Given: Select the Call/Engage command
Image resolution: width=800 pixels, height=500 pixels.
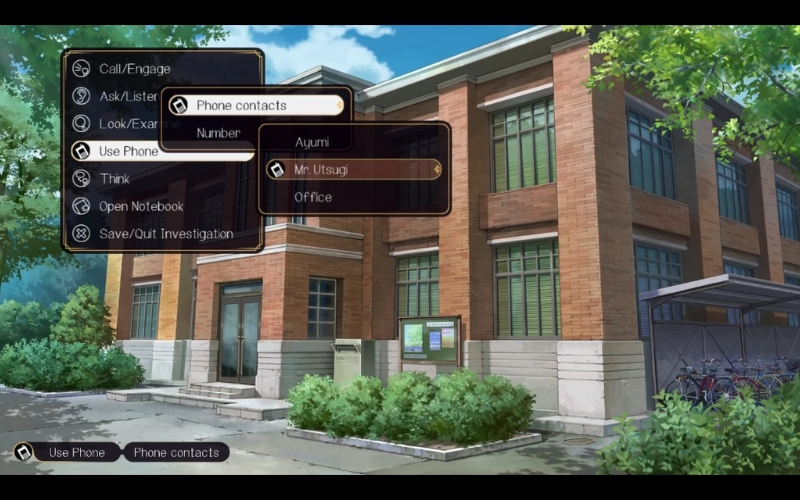Looking at the screenshot, I should [134, 69].
